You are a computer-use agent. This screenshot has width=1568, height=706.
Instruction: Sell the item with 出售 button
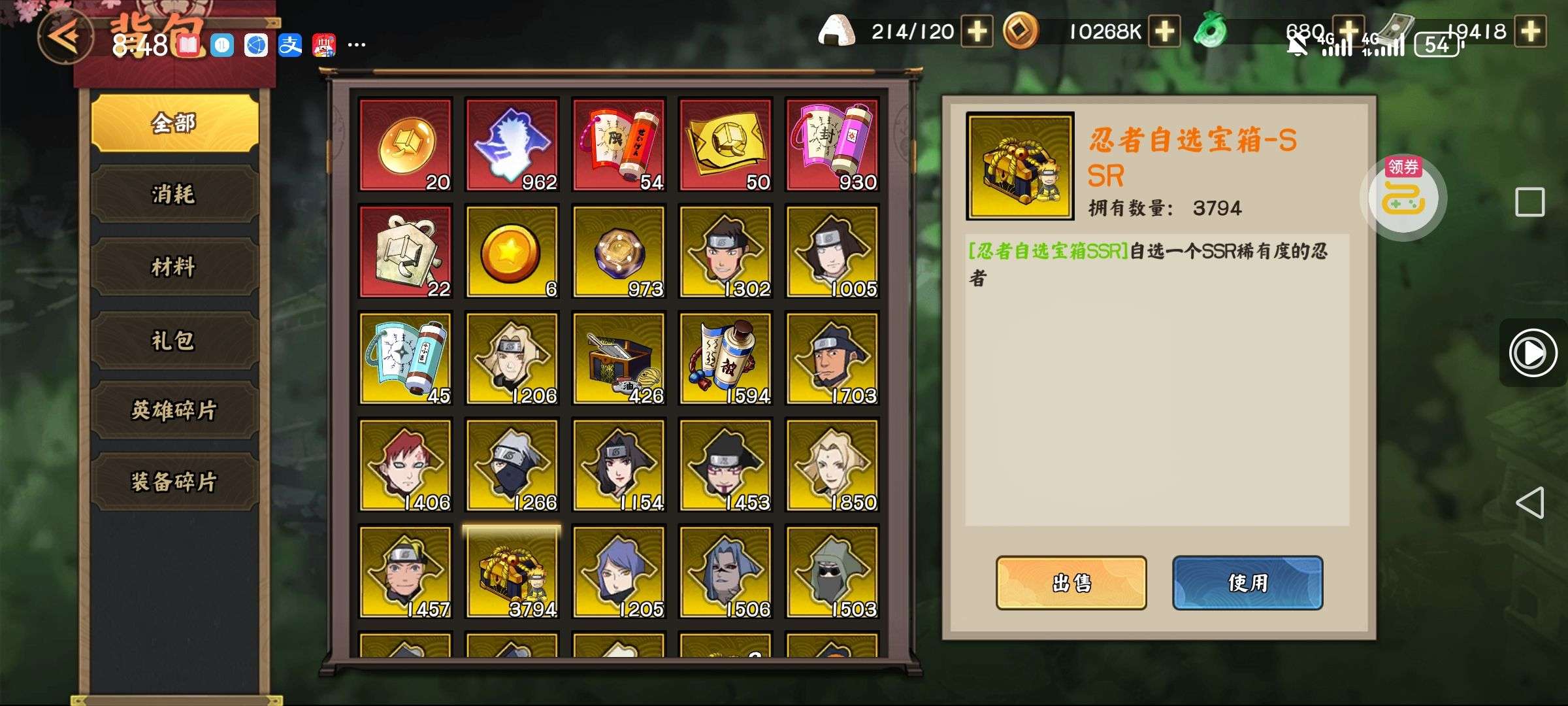tap(1071, 582)
